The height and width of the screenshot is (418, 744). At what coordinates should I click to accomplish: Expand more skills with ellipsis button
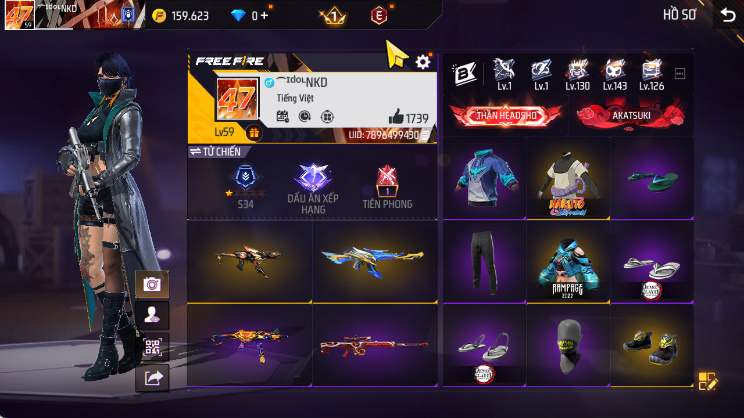(x=680, y=73)
